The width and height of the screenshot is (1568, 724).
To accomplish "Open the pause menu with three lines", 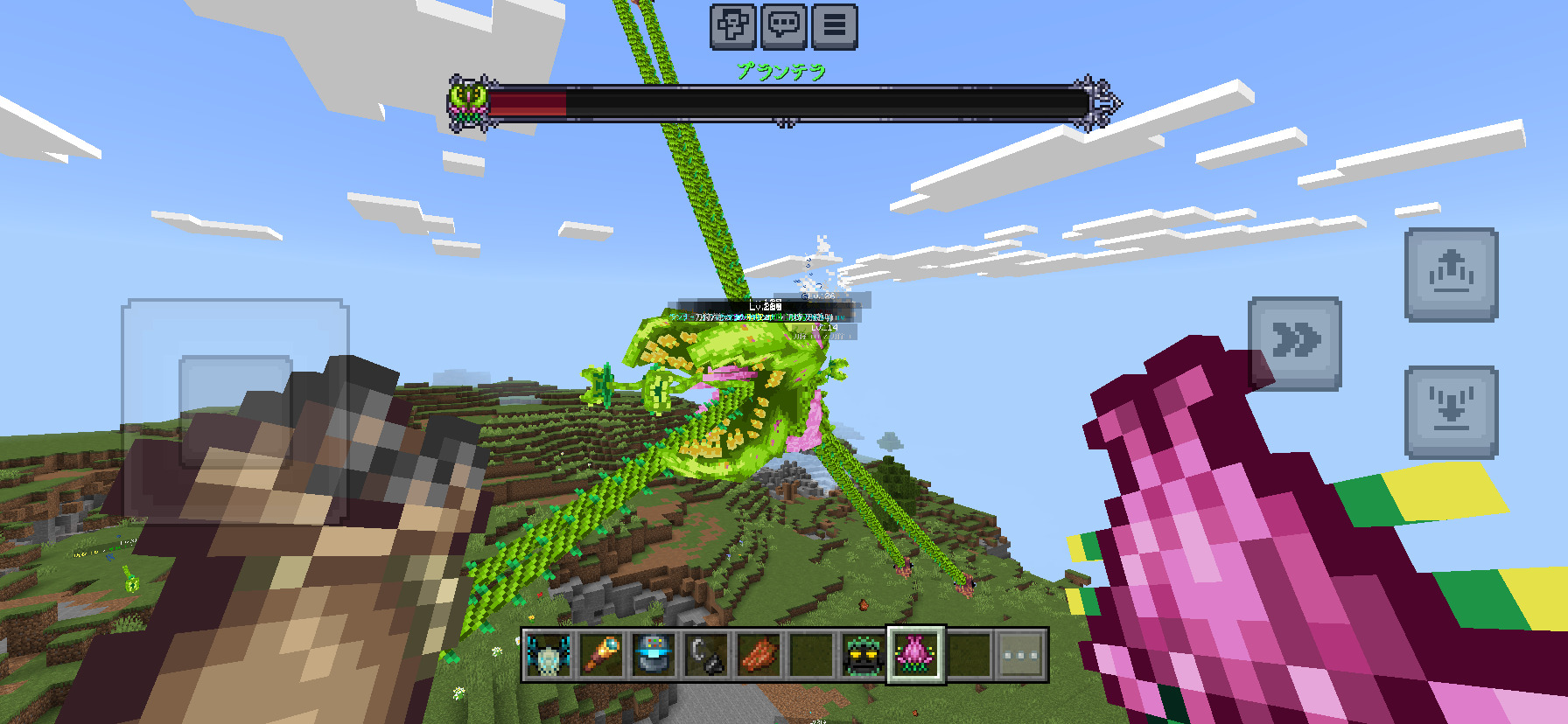I will pyautogui.click(x=835, y=25).
